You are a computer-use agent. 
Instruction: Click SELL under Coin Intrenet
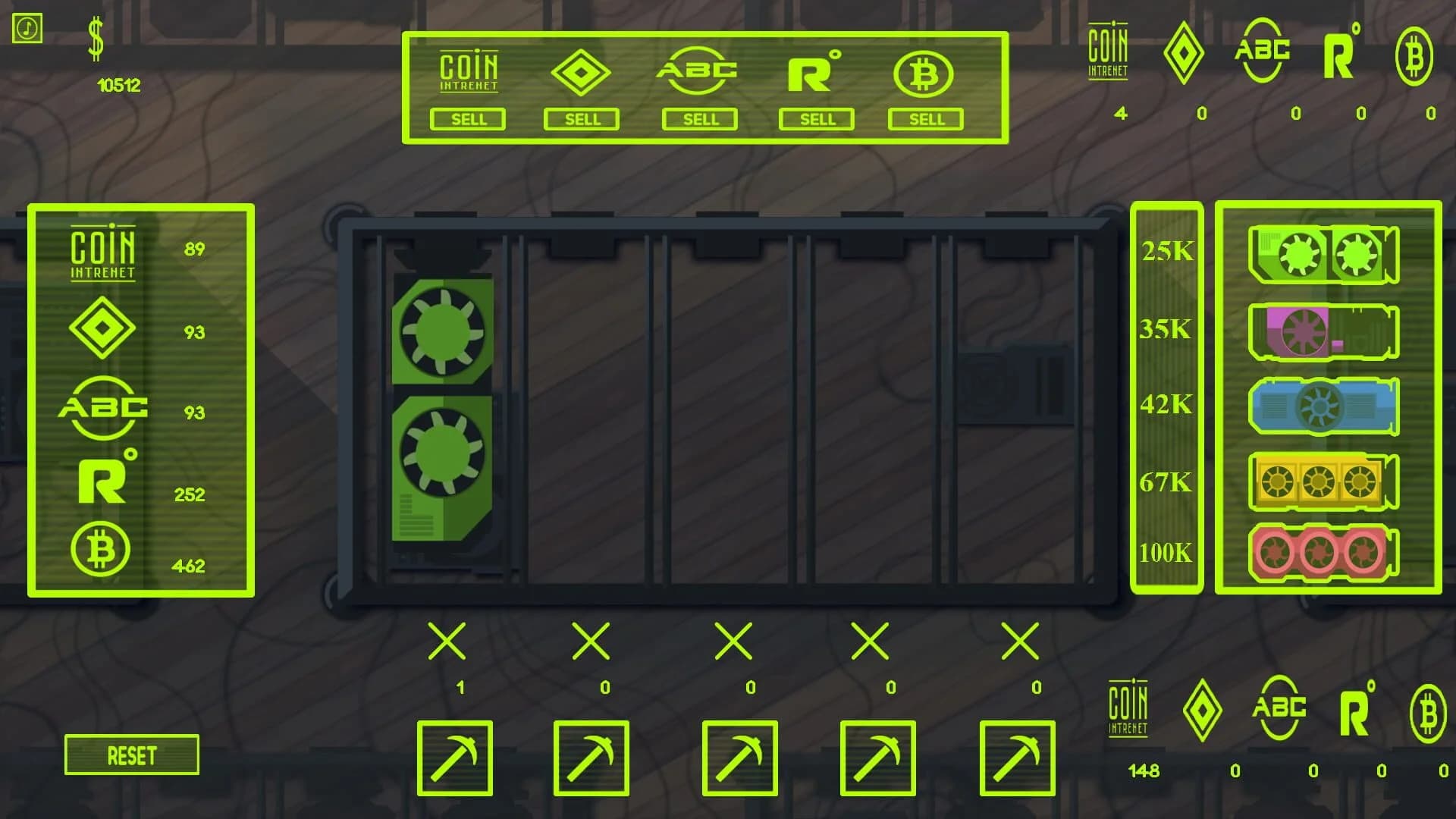coord(468,119)
